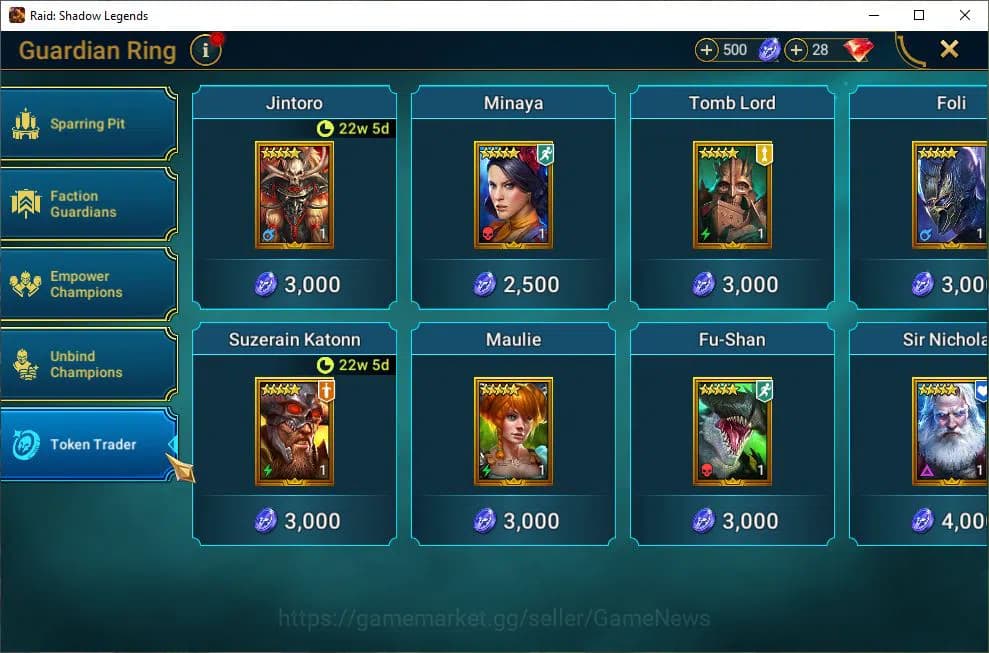This screenshot has height=653, width=989.
Task: Add more blue tokens with plus button
Action: pos(707,49)
